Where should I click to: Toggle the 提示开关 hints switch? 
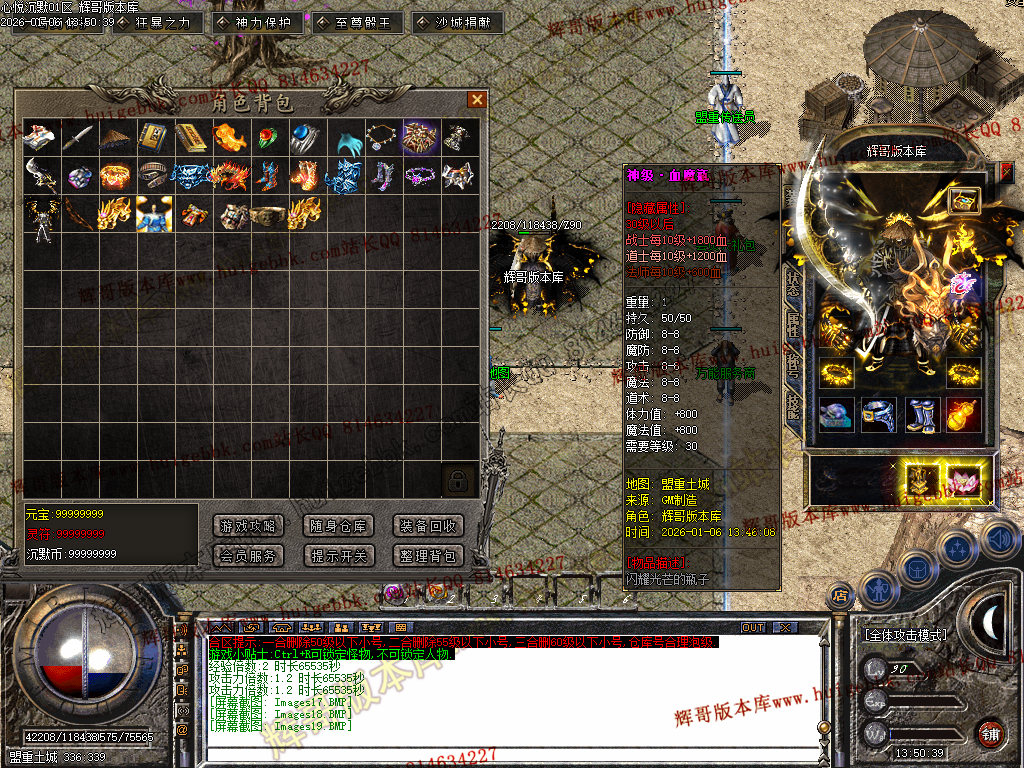point(337,555)
